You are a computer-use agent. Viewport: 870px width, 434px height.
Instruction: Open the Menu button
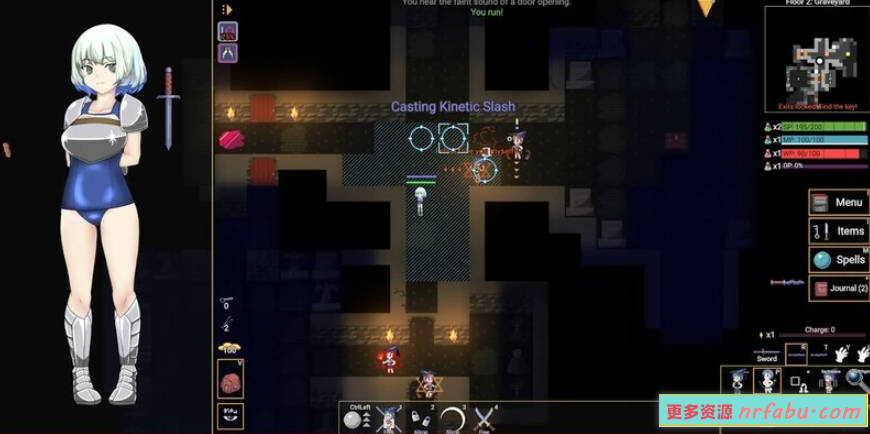[x=838, y=203]
